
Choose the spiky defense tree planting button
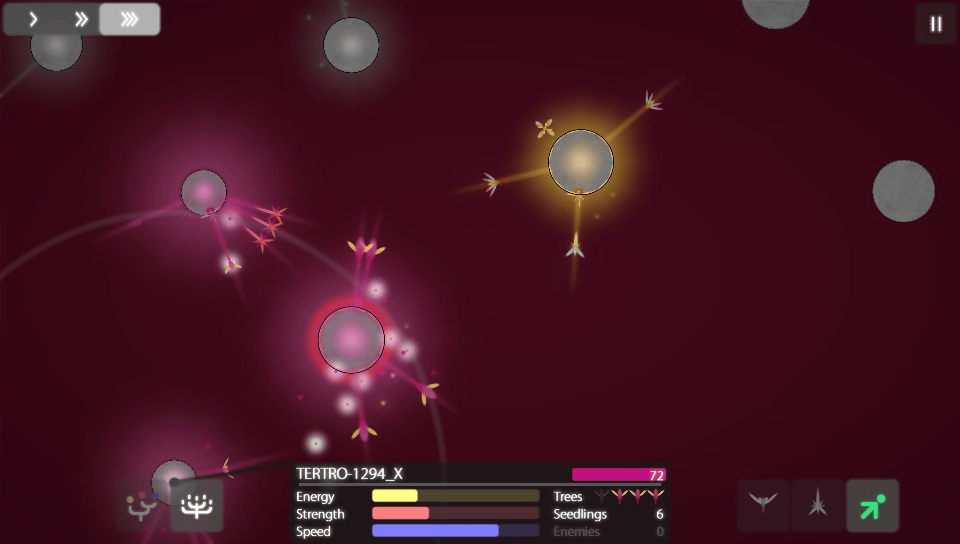[818, 505]
